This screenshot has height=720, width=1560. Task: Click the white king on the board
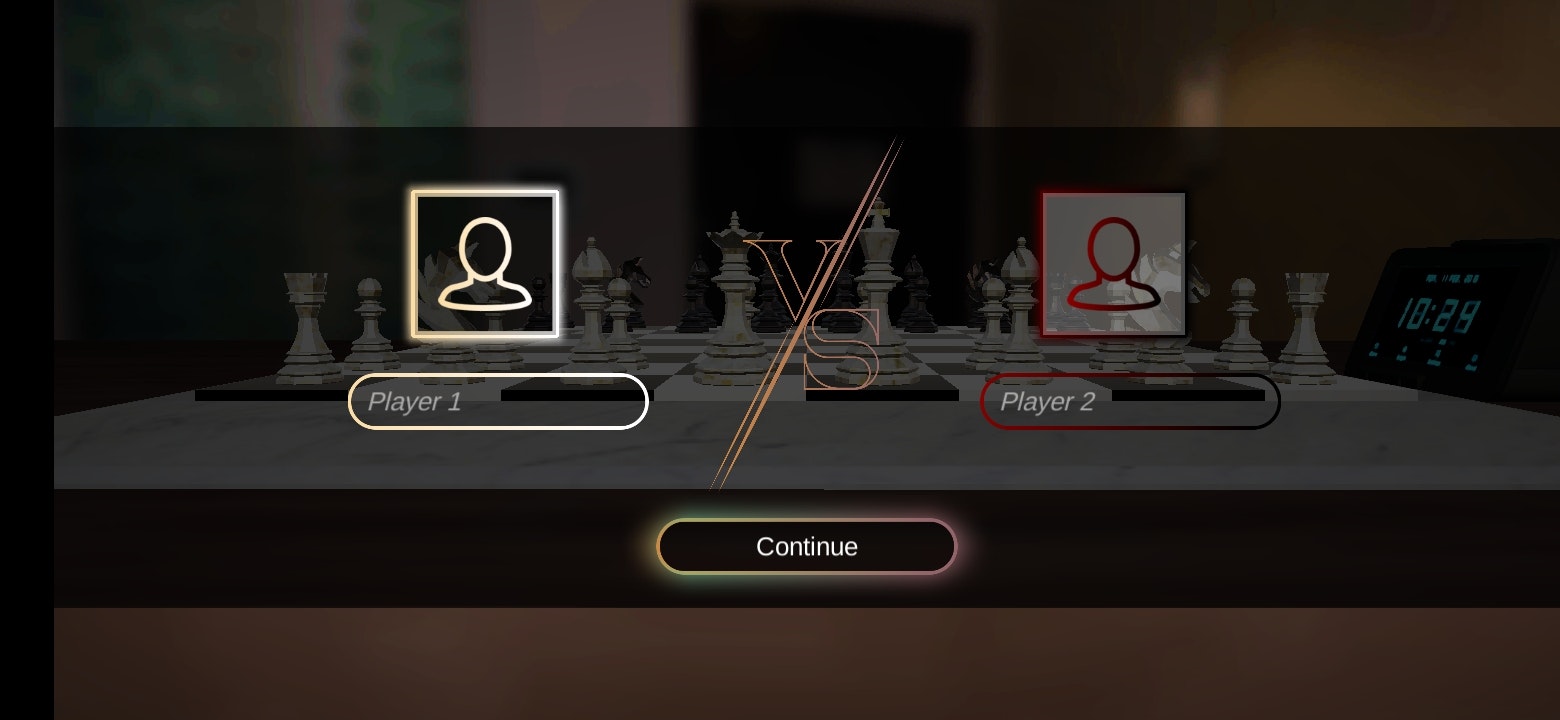(x=880, y=270)
